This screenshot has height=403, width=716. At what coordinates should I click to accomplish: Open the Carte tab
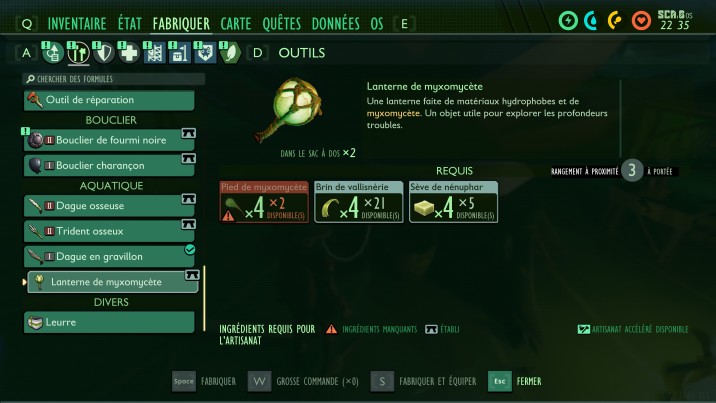point(236,23)
